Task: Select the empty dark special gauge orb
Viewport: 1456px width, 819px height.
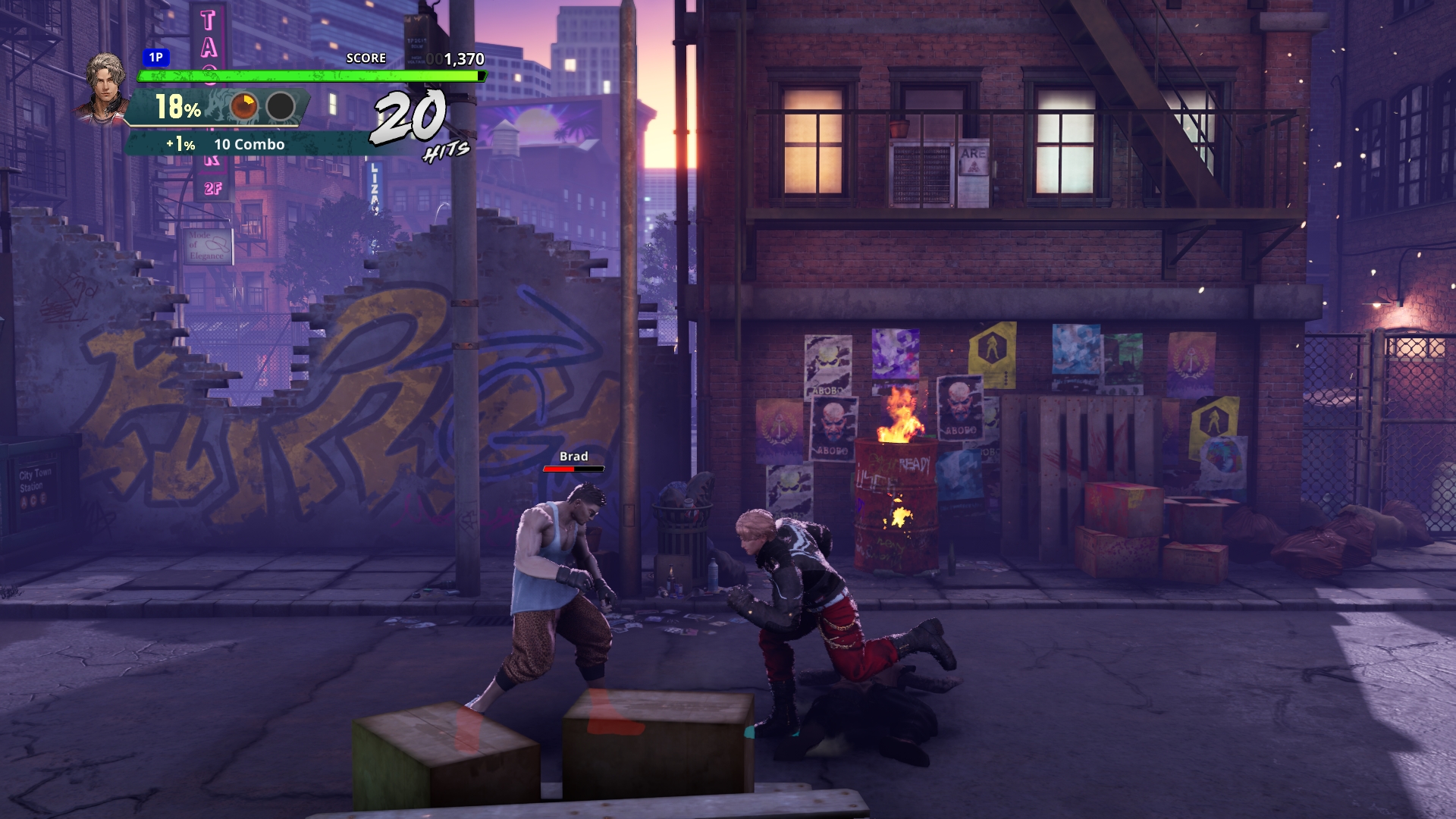Action: tap(281, 107)
